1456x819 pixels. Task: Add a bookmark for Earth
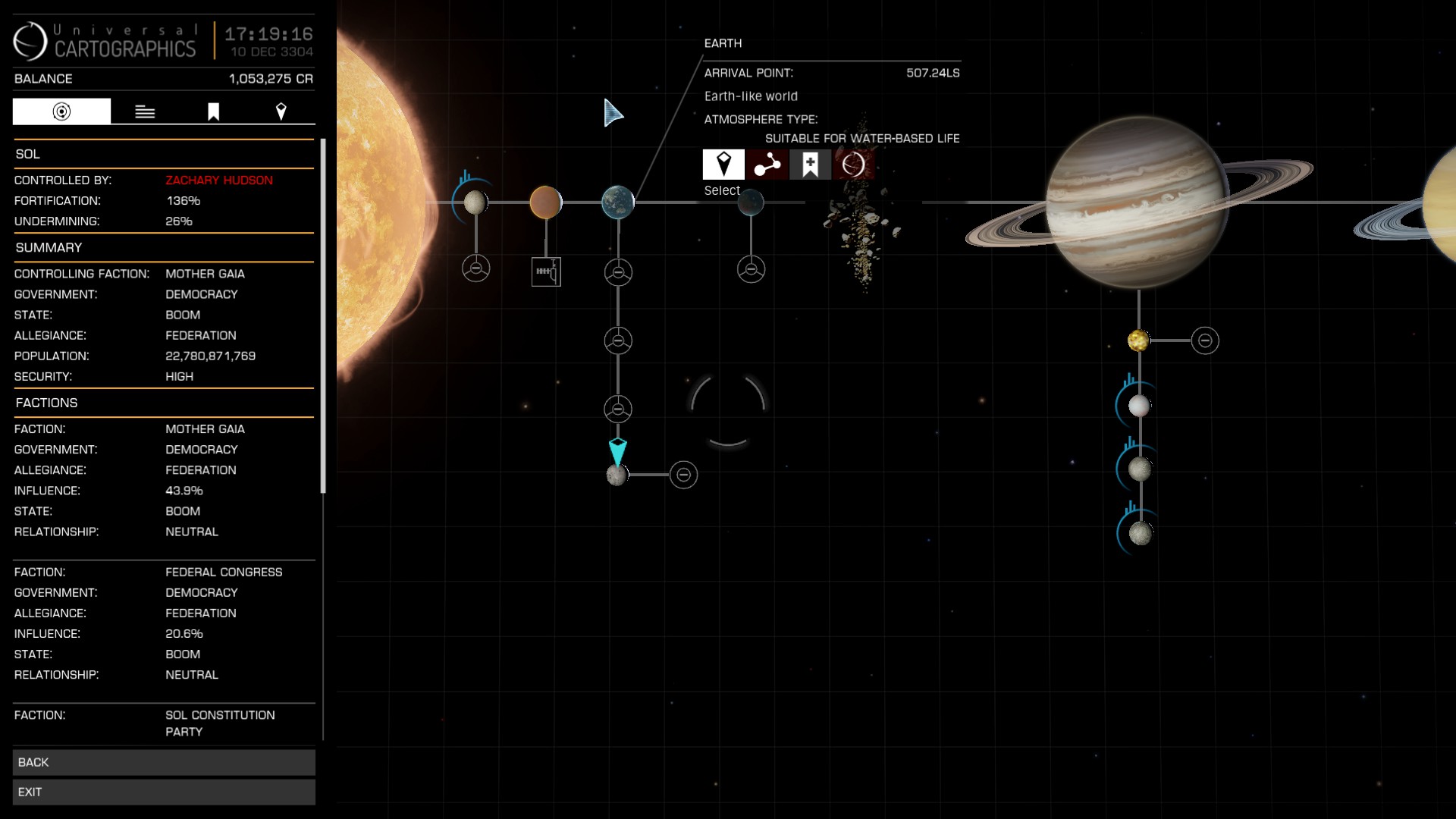pos(810,164)
